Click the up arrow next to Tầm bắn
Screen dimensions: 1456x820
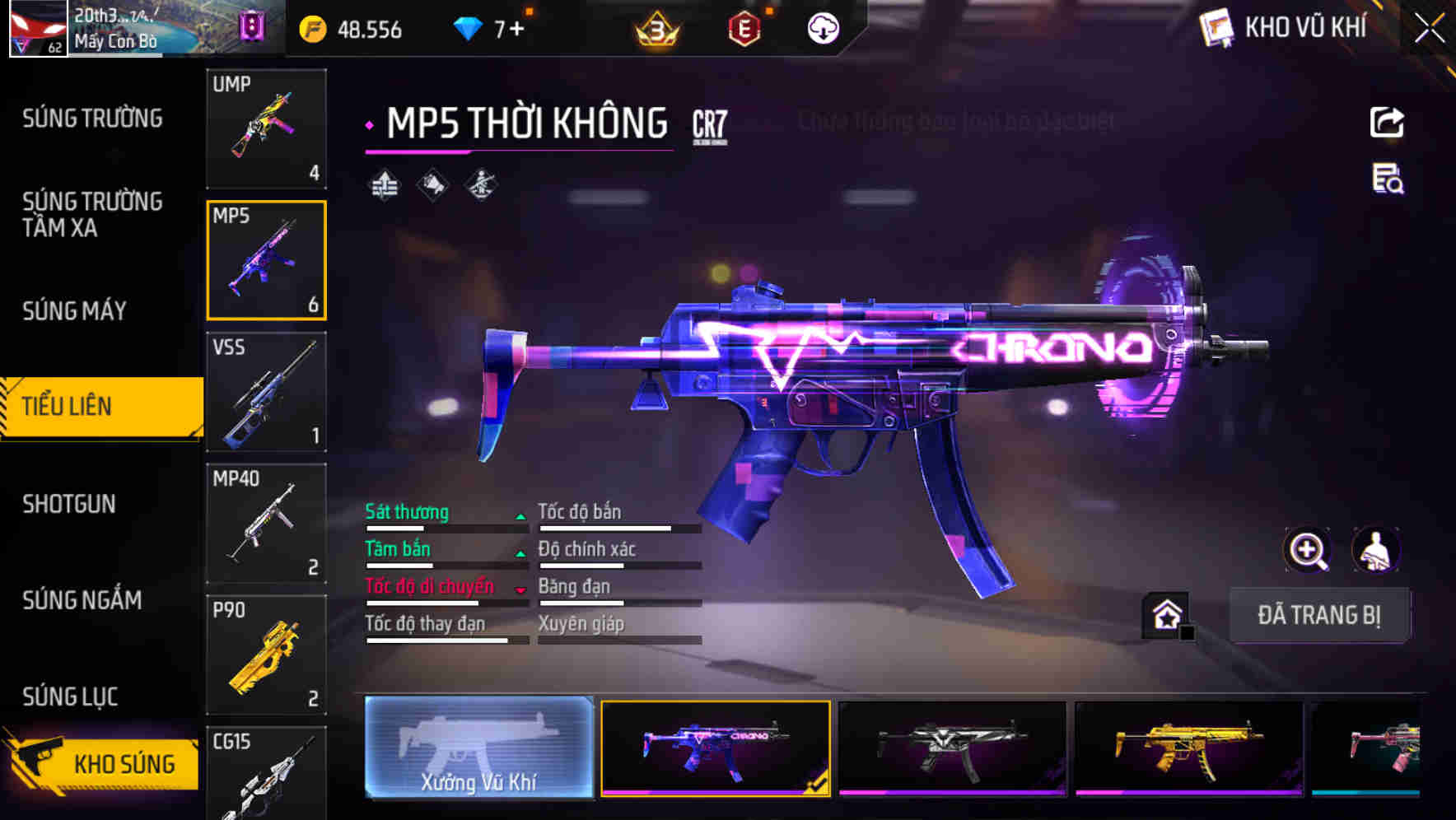pyautogui.click(x=520, y=554)
